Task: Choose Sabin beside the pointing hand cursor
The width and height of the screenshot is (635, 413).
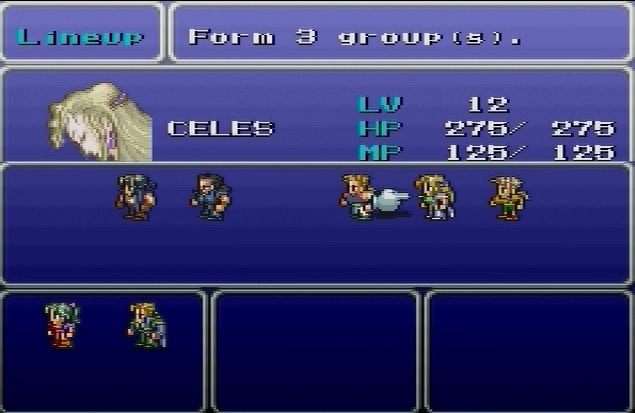Action: tap(355, 196)
